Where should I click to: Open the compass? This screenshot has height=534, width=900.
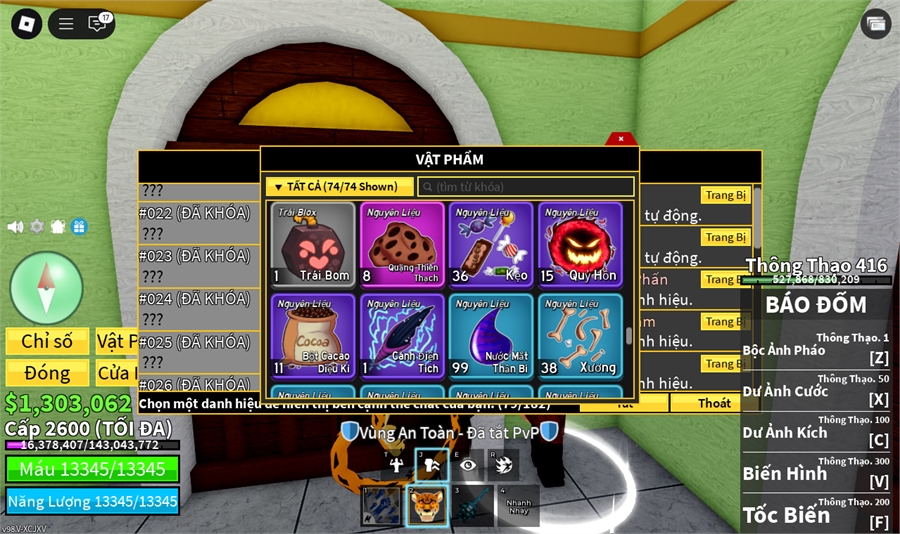pos(46,288)
